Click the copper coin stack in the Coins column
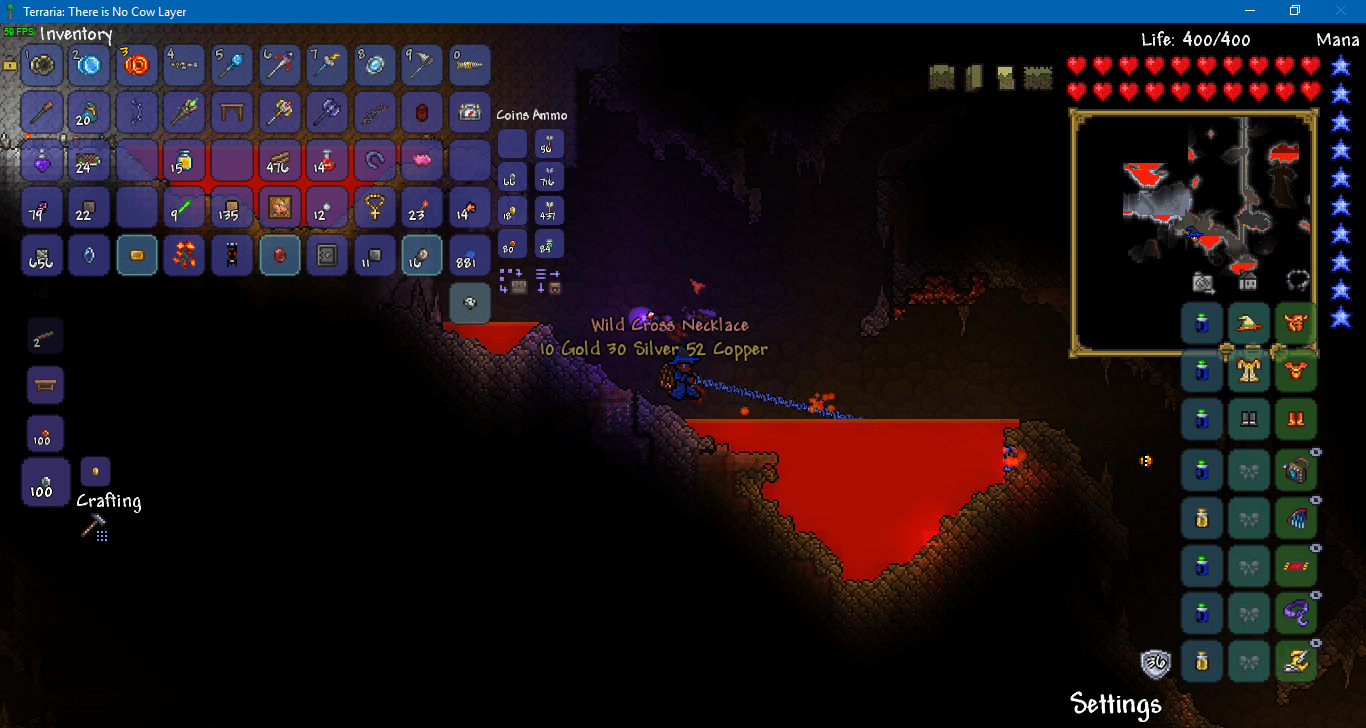 pos(511,243)
